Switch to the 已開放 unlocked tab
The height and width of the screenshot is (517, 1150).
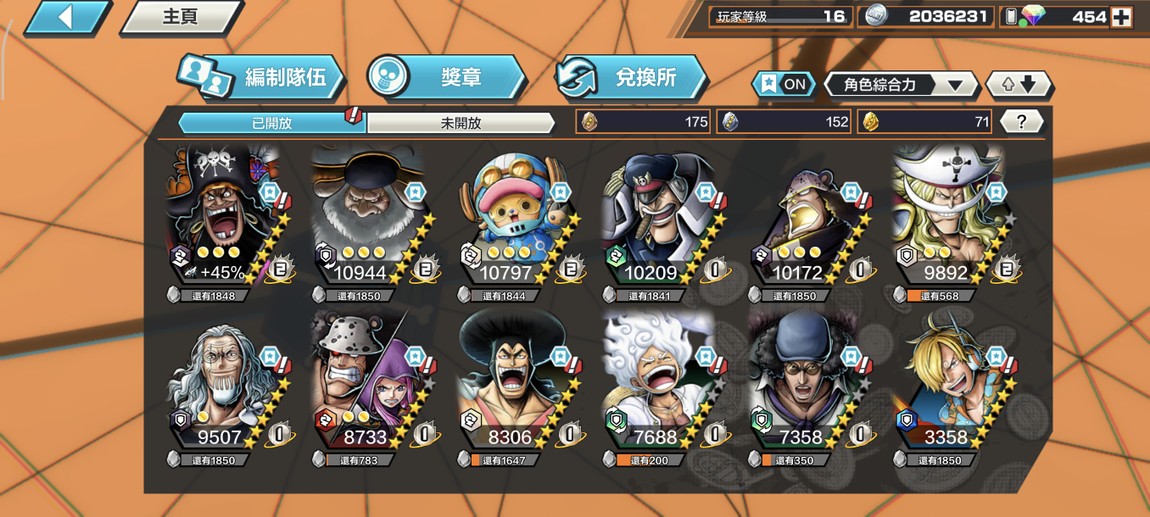pyautogui.click(x=271, y=123)
